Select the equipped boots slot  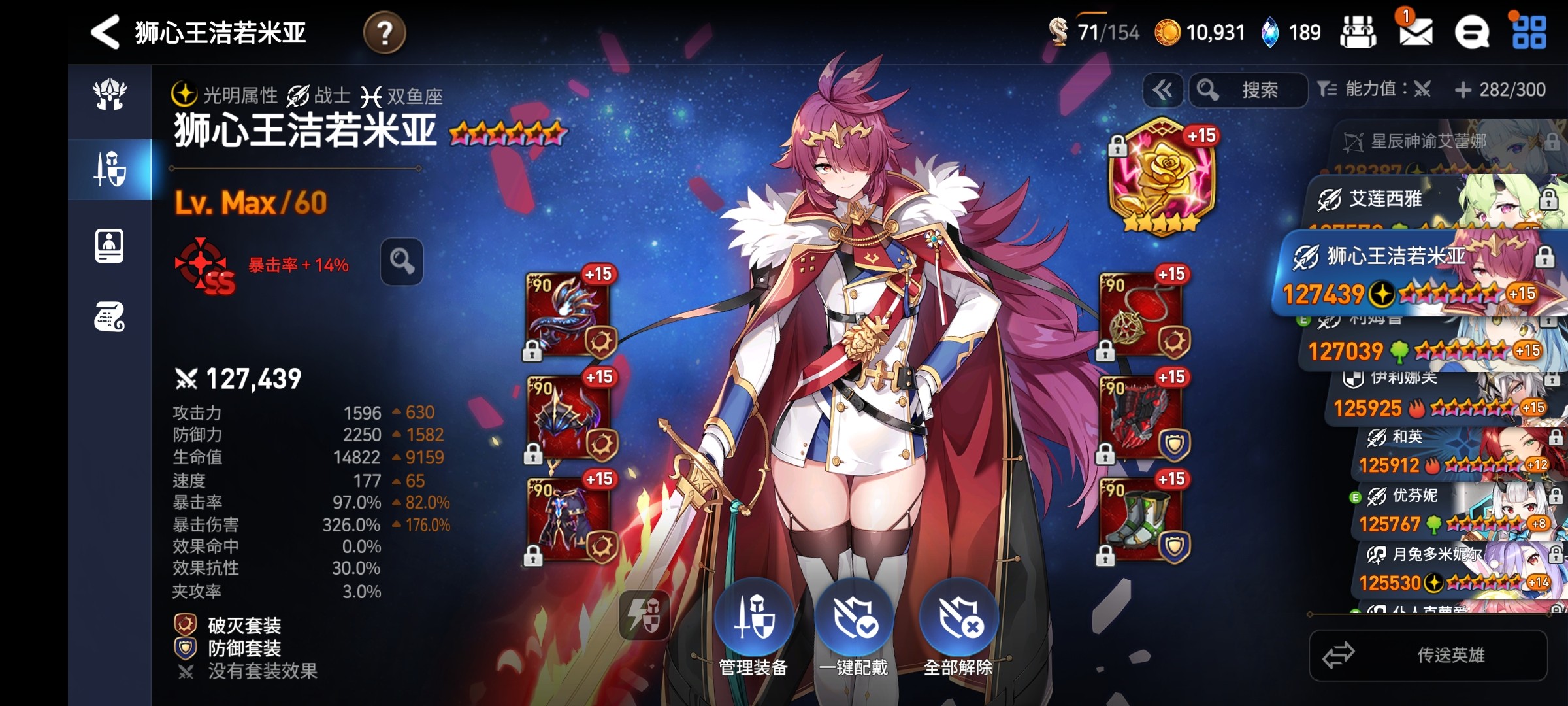click(x=1141, y=520)
